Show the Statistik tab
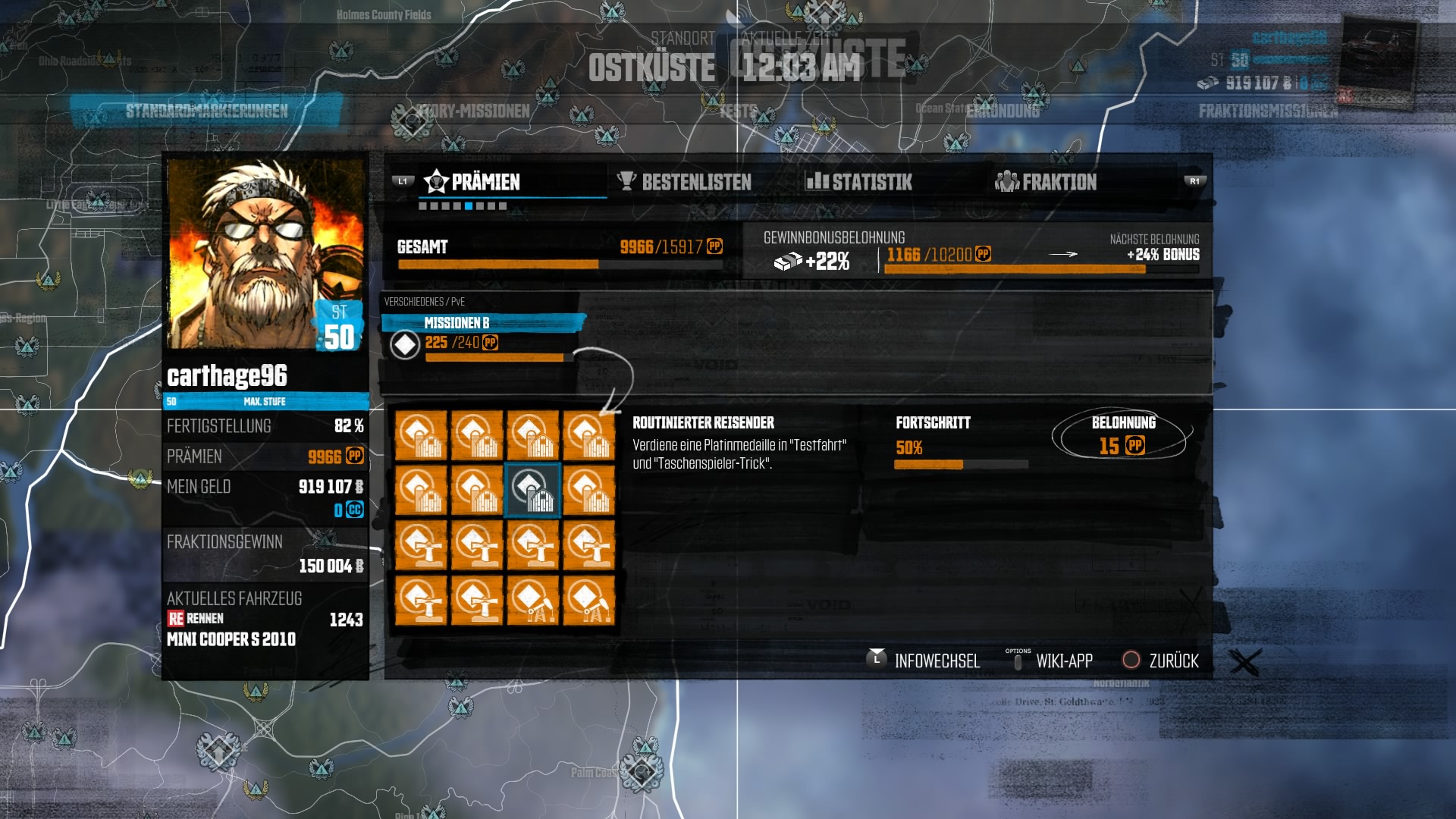Viewport: 1456px width, 819px height. pyautogui.click(x=859, y=182)
